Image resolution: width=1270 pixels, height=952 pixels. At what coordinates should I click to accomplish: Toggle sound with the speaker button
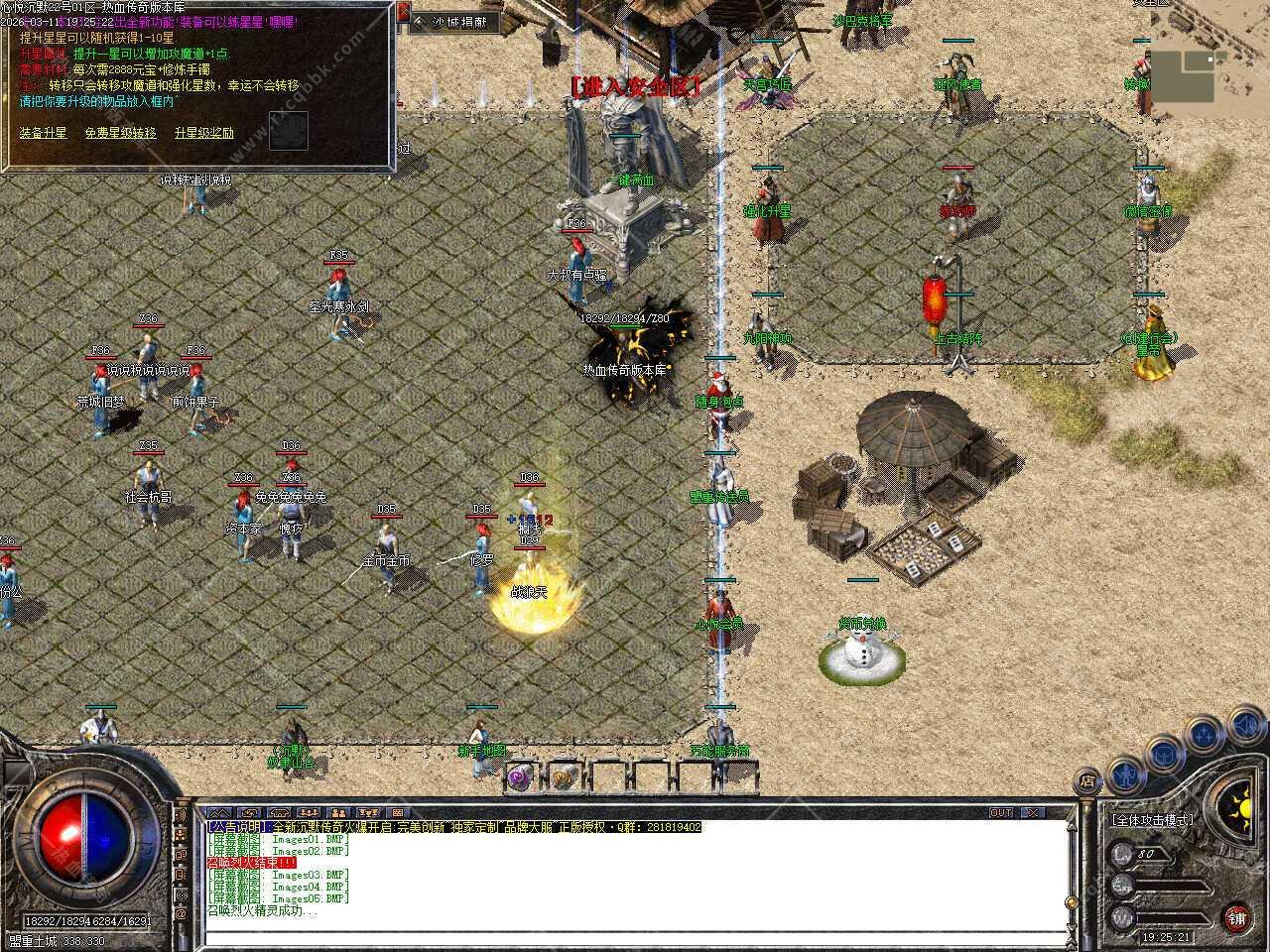[1244, 725]
